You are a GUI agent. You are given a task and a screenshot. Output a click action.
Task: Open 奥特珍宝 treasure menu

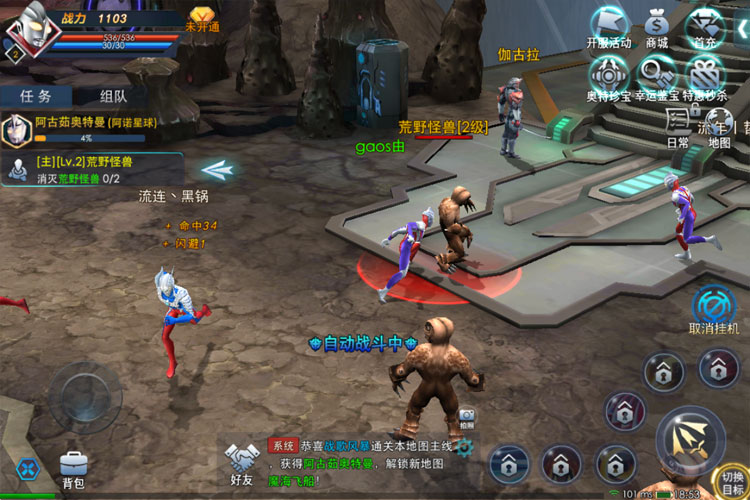click(x=609, y=77)
